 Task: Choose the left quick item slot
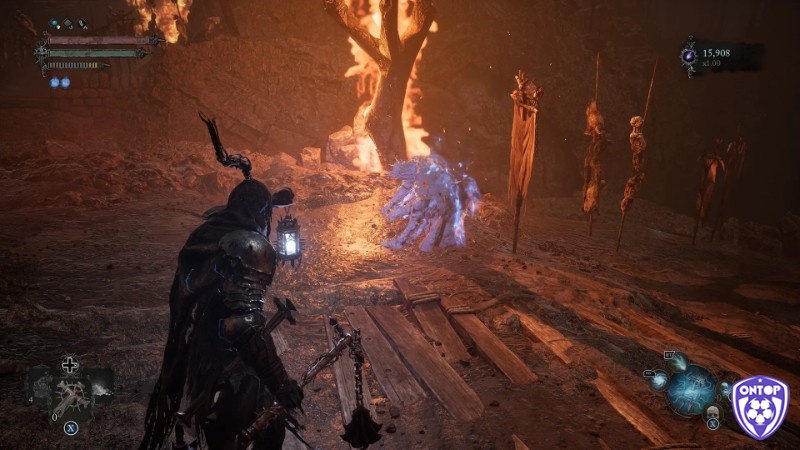click(40, 383)
